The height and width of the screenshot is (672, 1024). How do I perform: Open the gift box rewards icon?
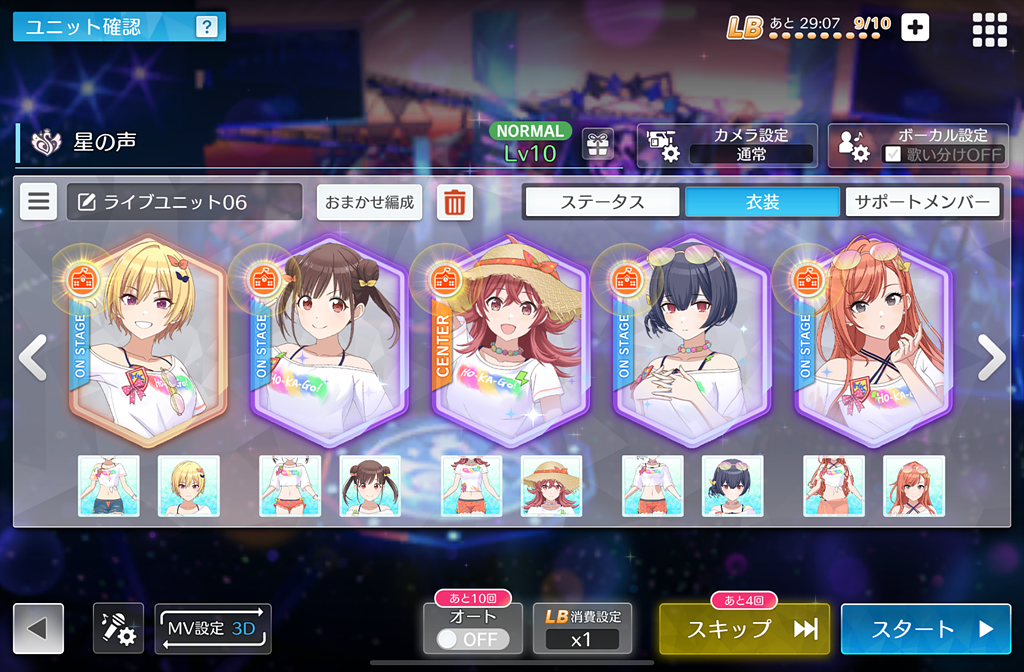pyautogui.click(x=598, y=145)
